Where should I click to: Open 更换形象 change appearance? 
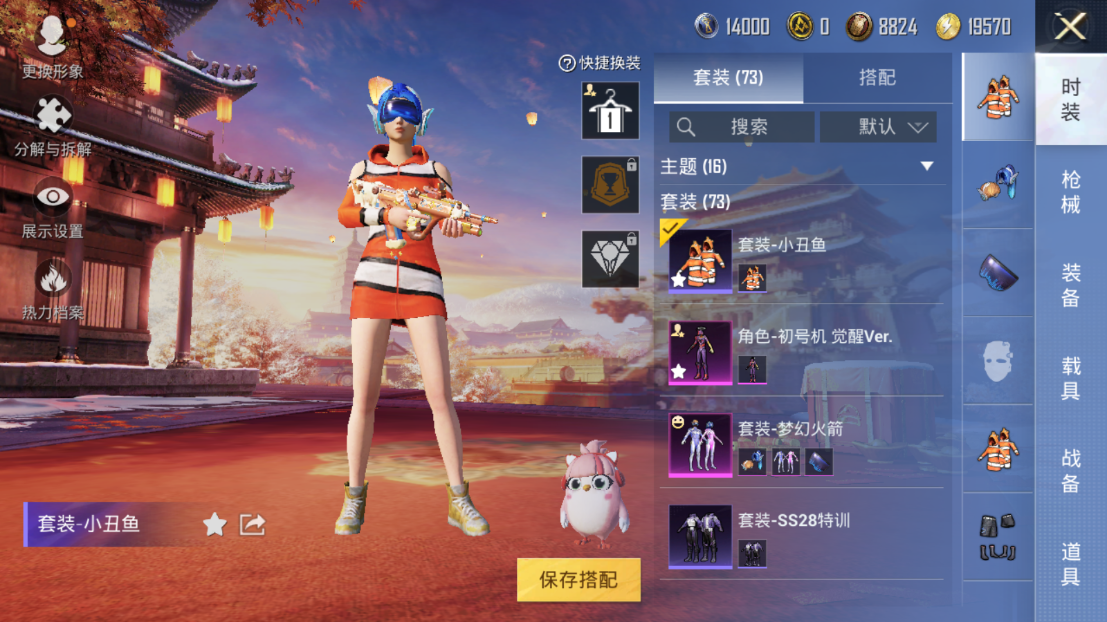tap(52, 45)
